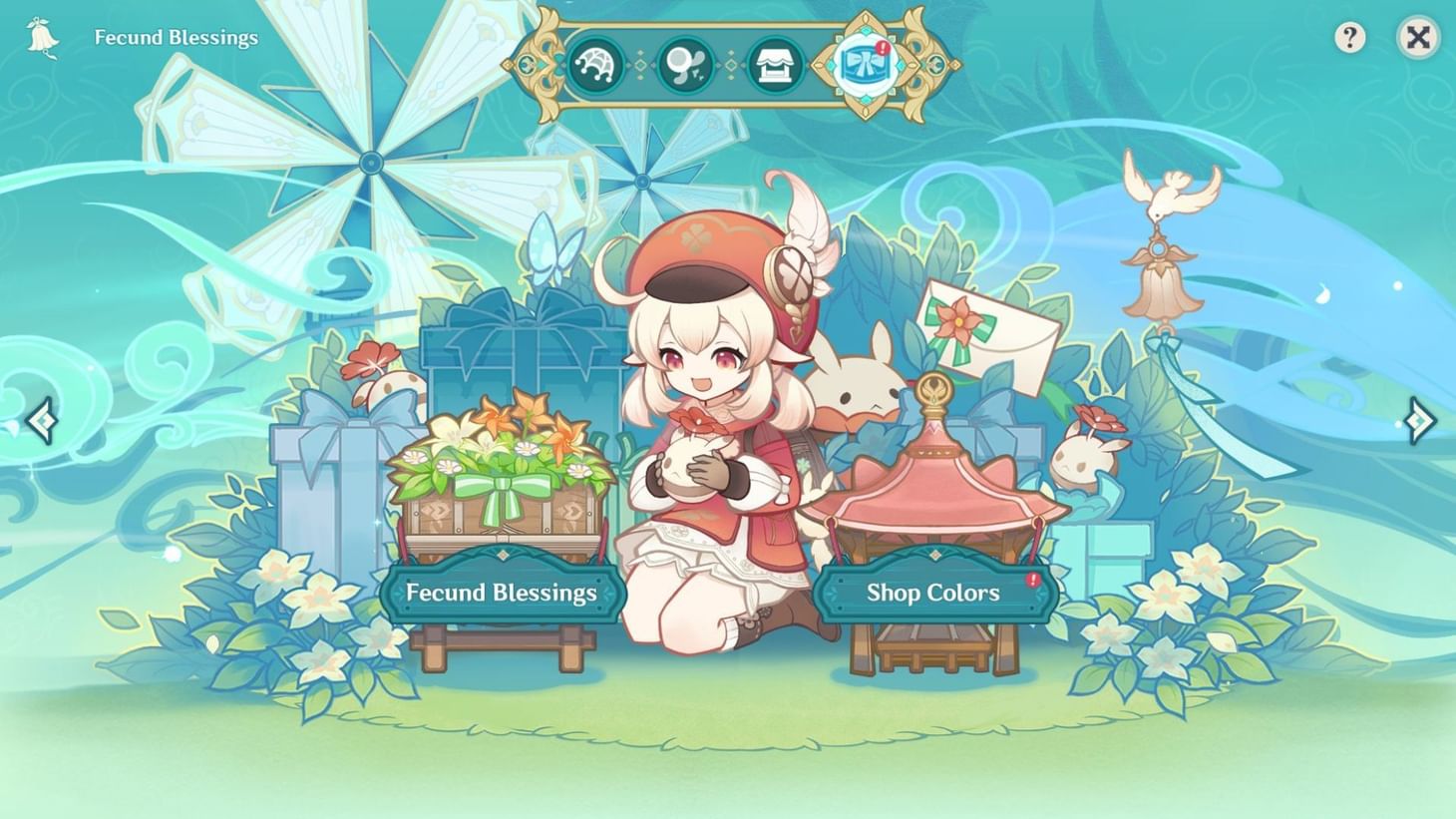This screenshot has width=1456, height=819.
Task: Switch to the Shop Colors section
Action: (x=934, y=593)
